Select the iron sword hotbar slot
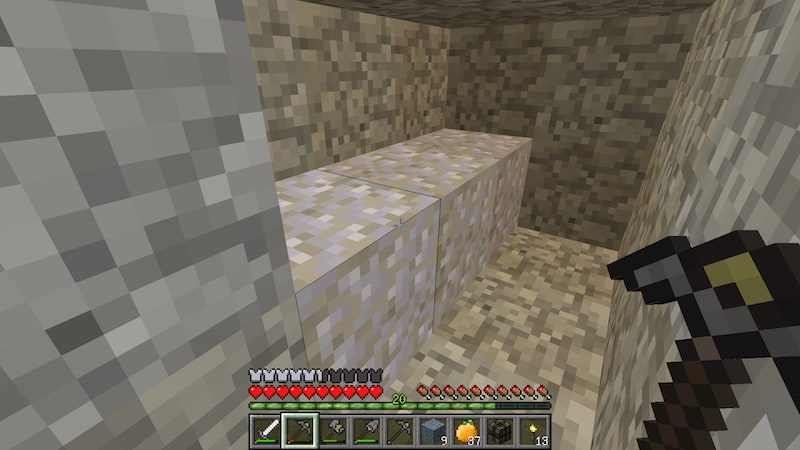This screenshot has height=450, width=800. click(x=266, y=431)
